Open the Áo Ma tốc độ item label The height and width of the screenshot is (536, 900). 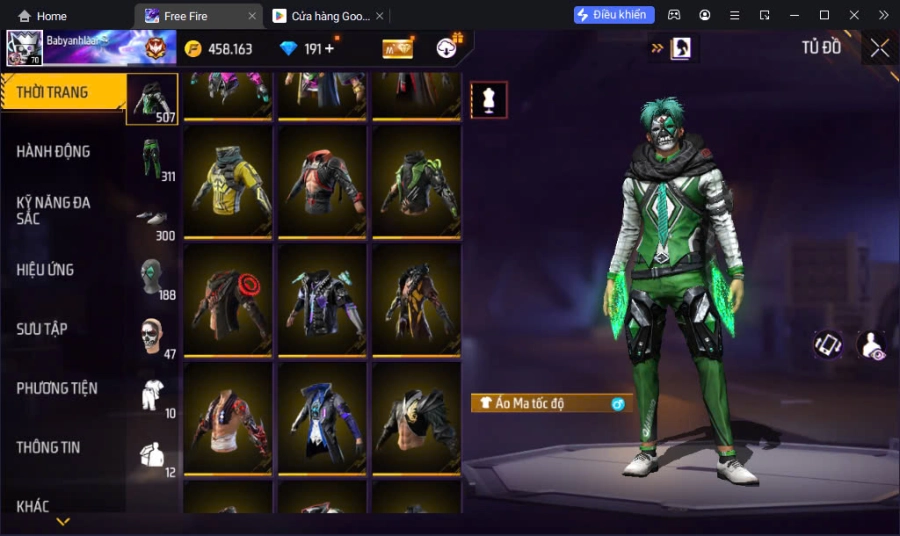551,403
